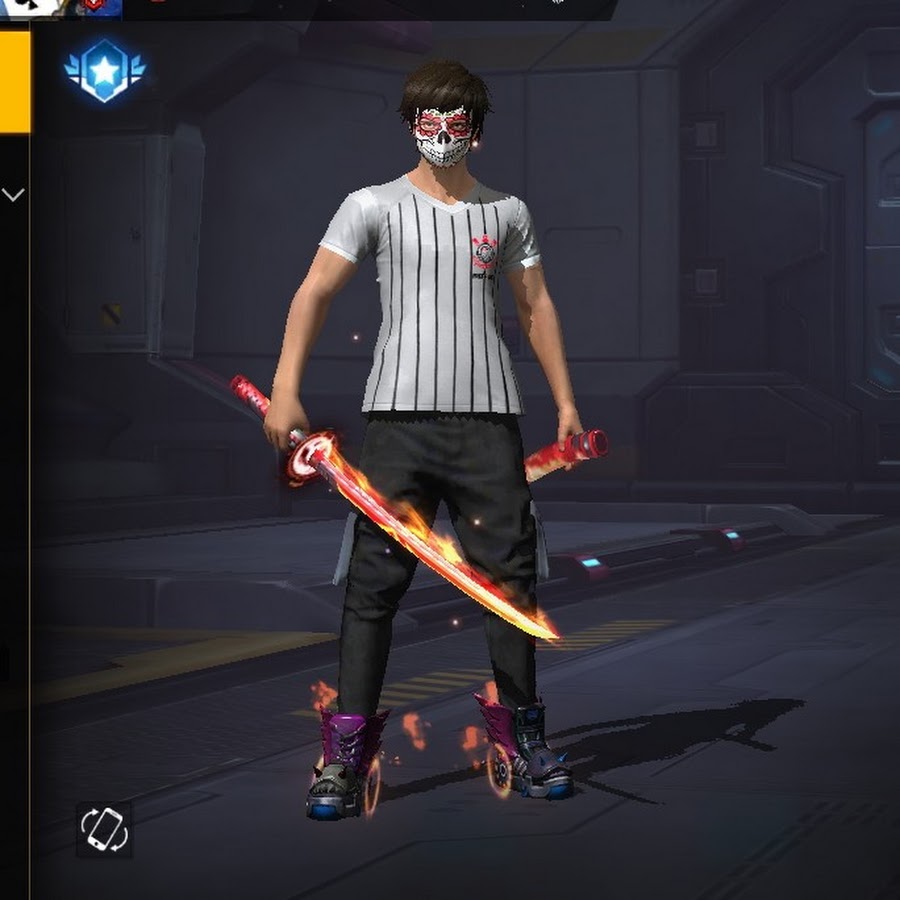
Task: Tap the rotate-phone view icon
Action: [104, 829]
